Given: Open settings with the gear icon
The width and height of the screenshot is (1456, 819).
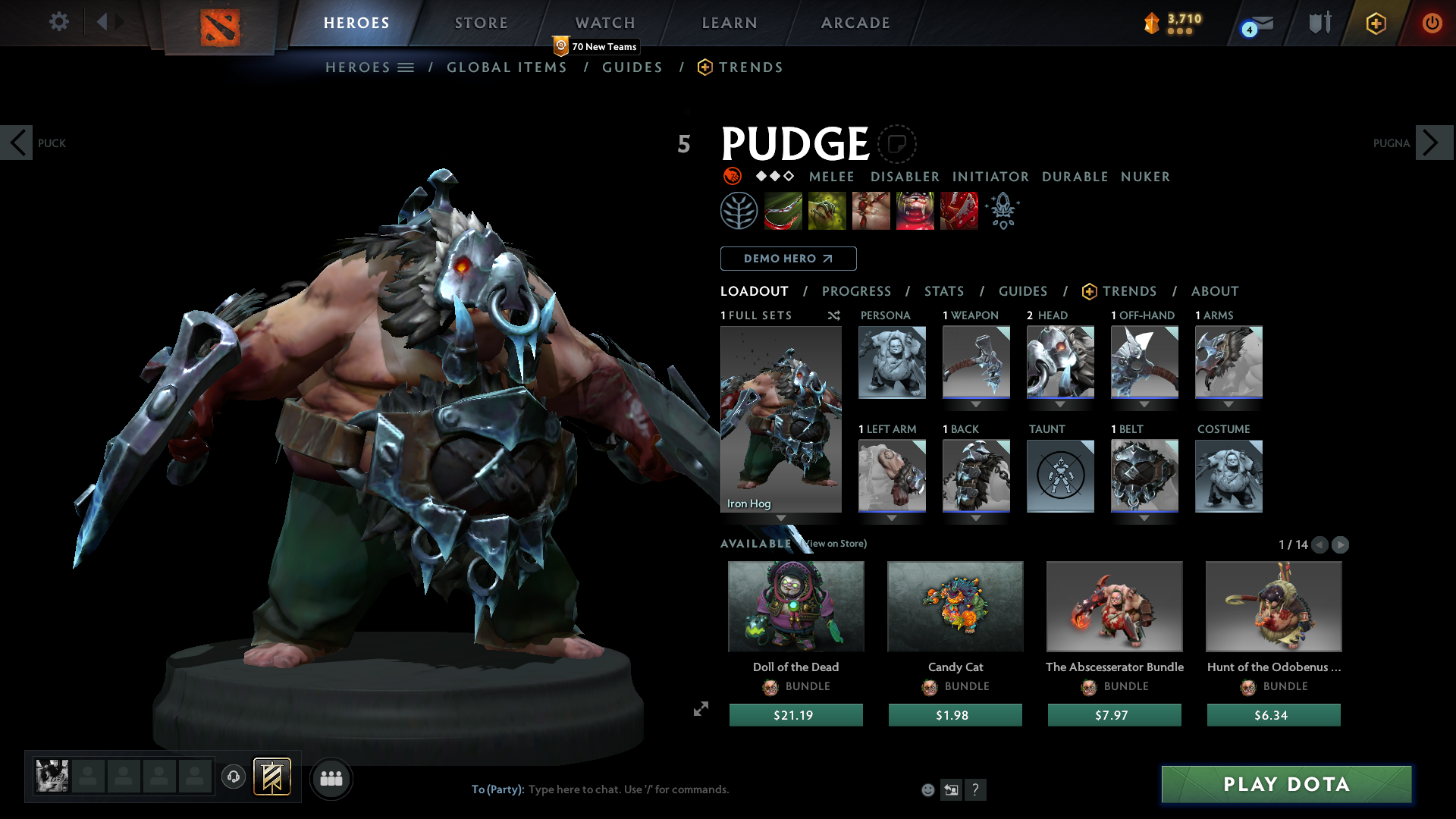Looking at the screenshot, I should (58, 22).
